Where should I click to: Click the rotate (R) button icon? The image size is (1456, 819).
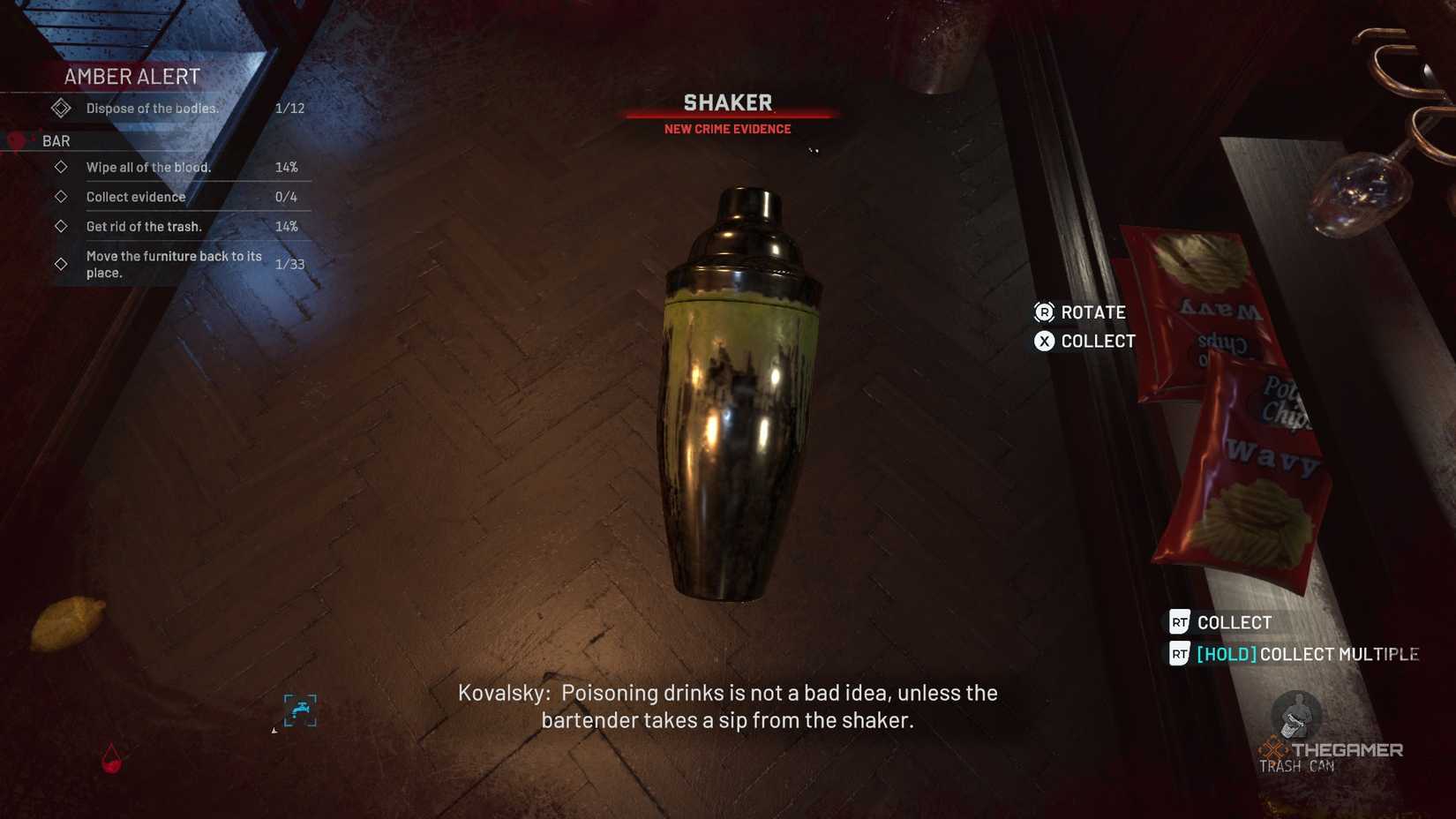click(1045, 312)
